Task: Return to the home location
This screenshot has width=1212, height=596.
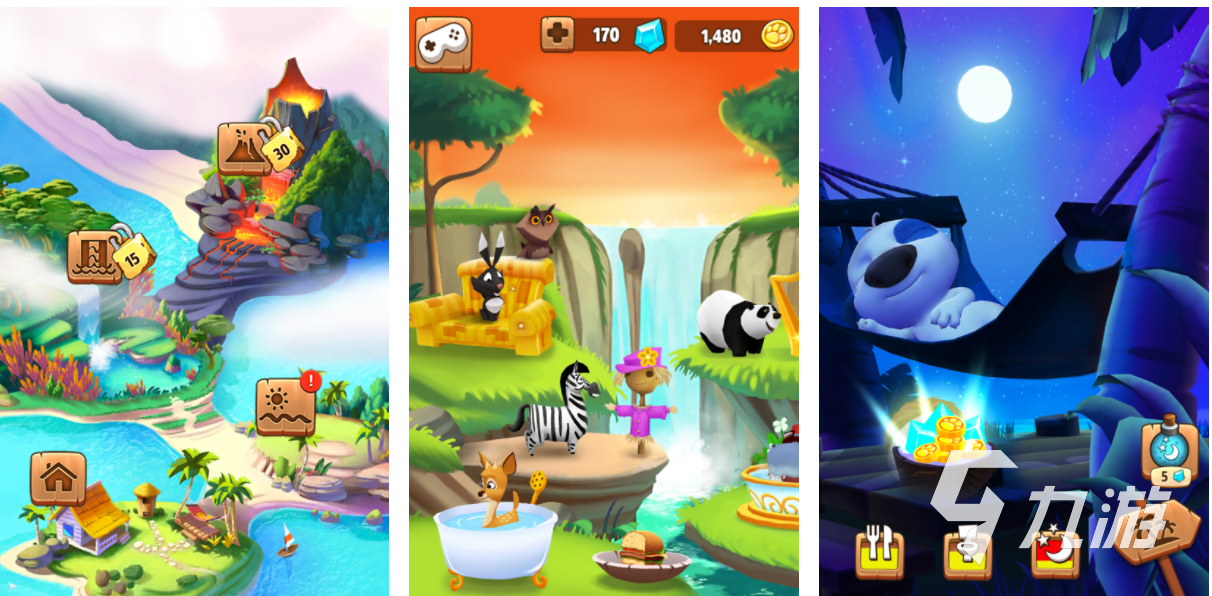Action: (58, 478)
